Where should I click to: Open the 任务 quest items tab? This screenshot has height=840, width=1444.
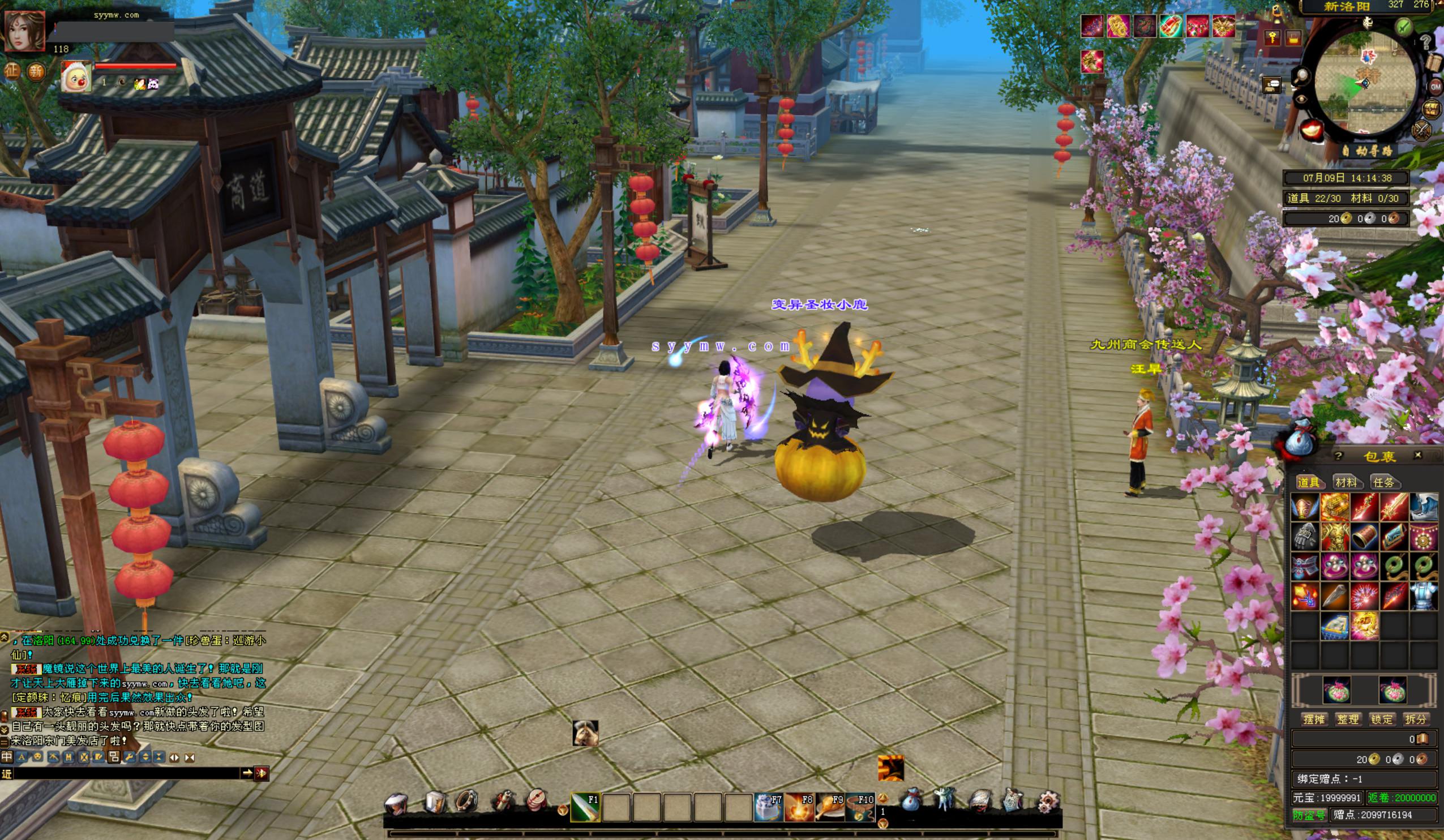[x=1383, y=482]
